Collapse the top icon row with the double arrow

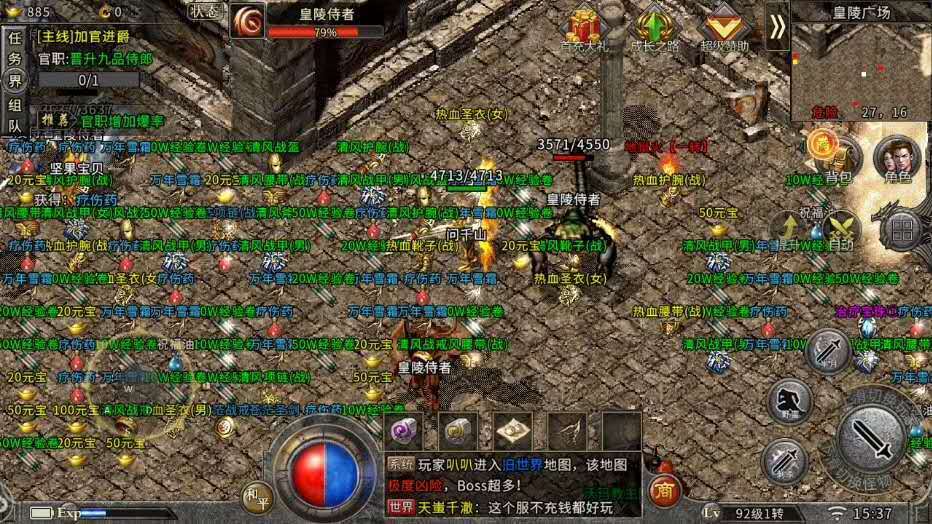tap(777, 26)
